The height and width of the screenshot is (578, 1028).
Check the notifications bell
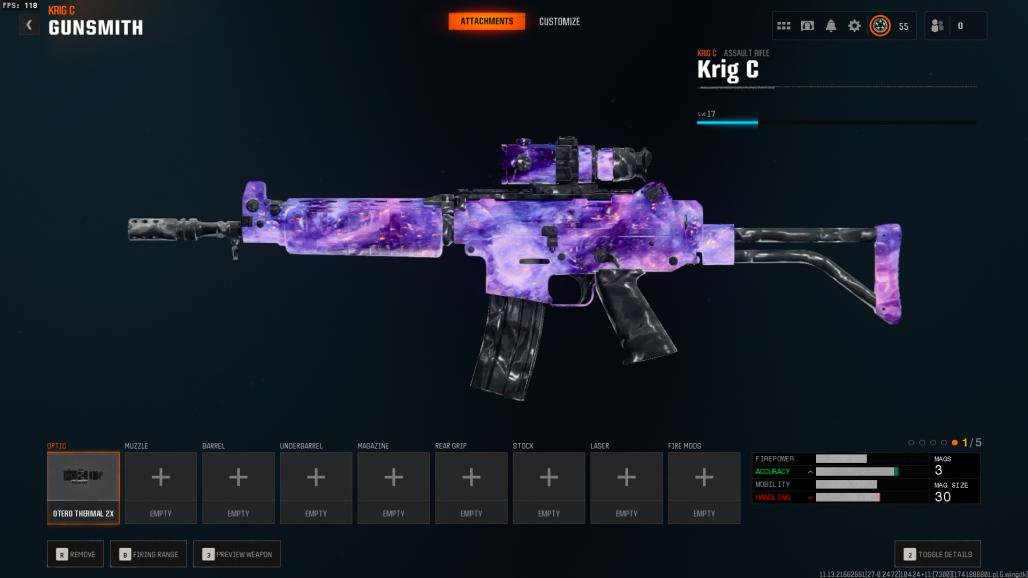[831, 26]
